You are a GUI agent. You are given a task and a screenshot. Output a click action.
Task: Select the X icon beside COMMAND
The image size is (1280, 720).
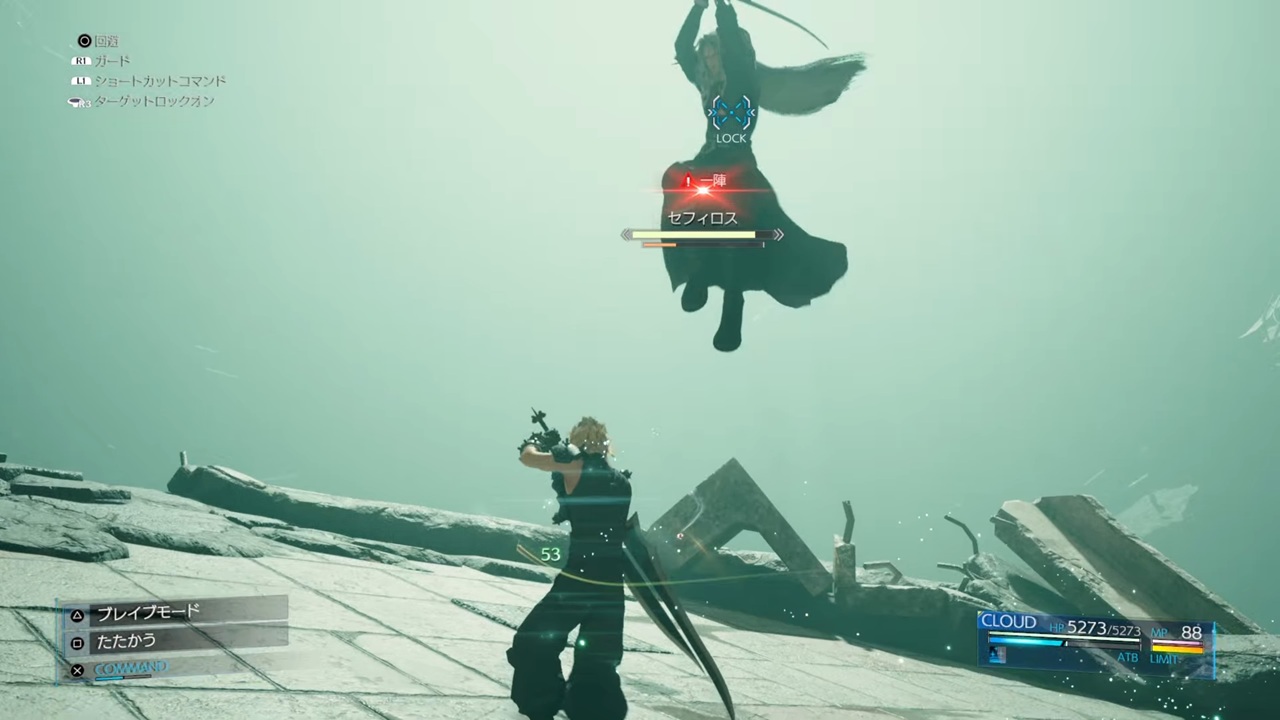point(77,670)
